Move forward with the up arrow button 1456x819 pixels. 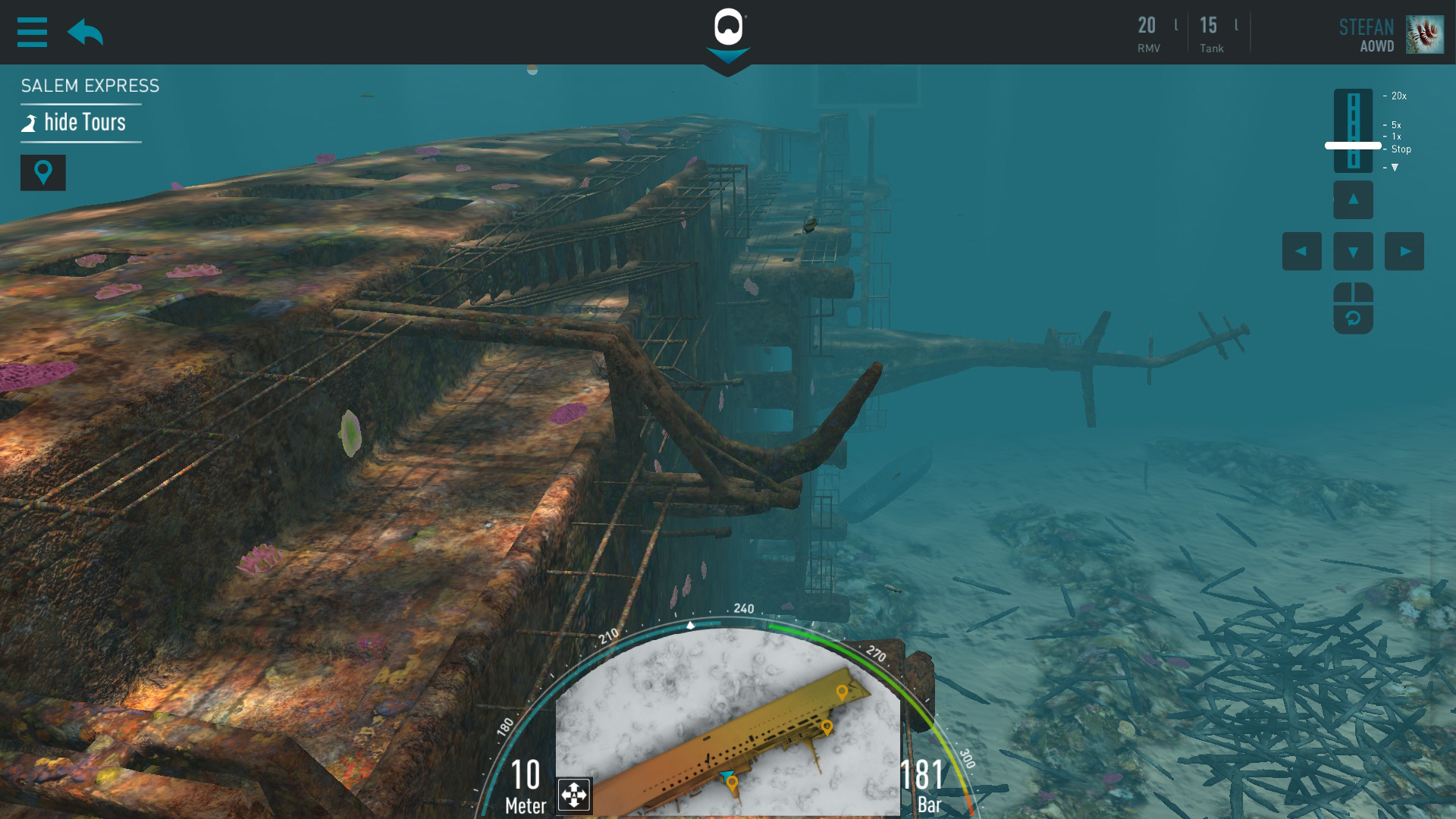tap(1353, 200)
